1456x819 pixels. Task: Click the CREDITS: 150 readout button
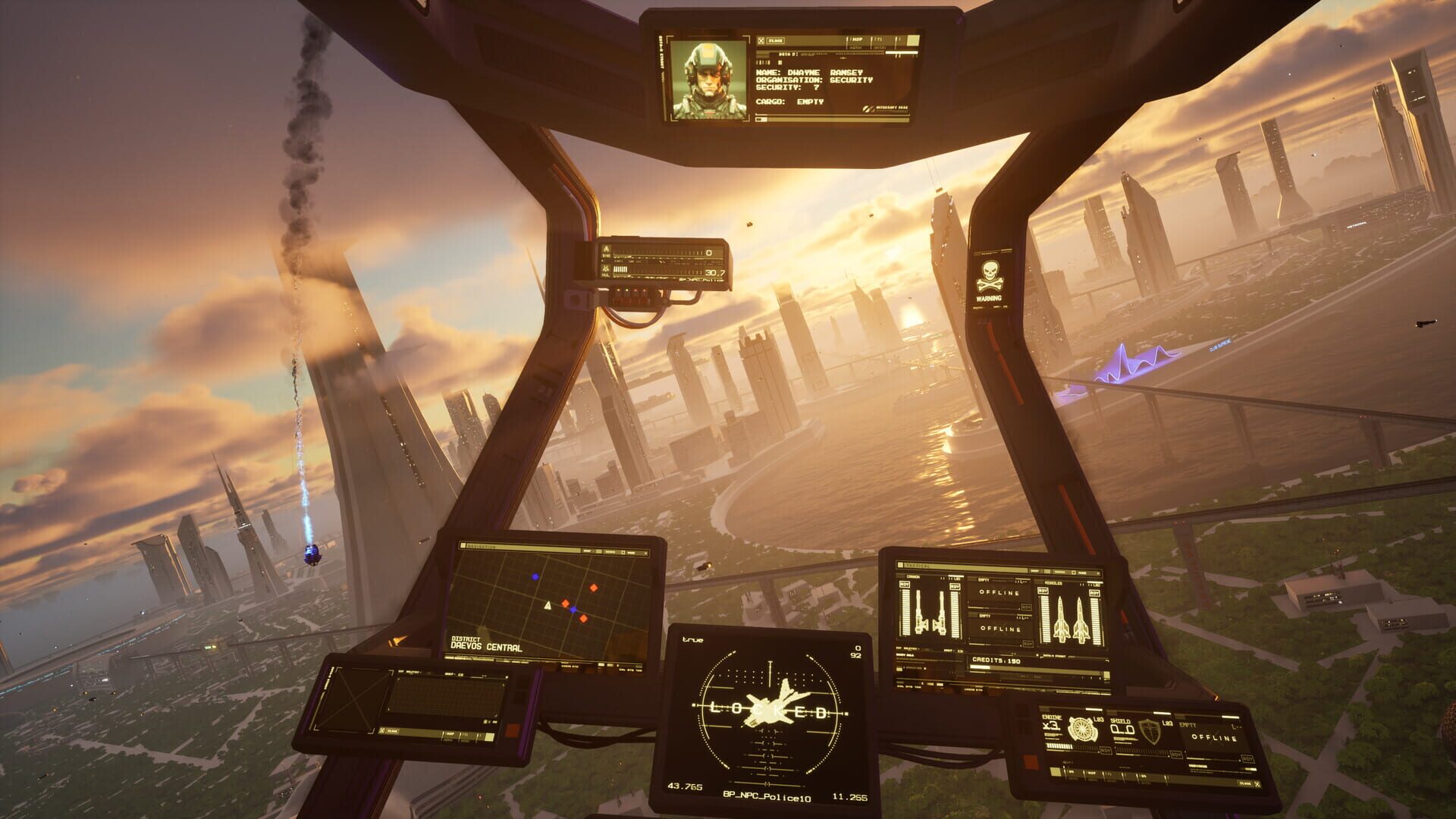[996, 661]
